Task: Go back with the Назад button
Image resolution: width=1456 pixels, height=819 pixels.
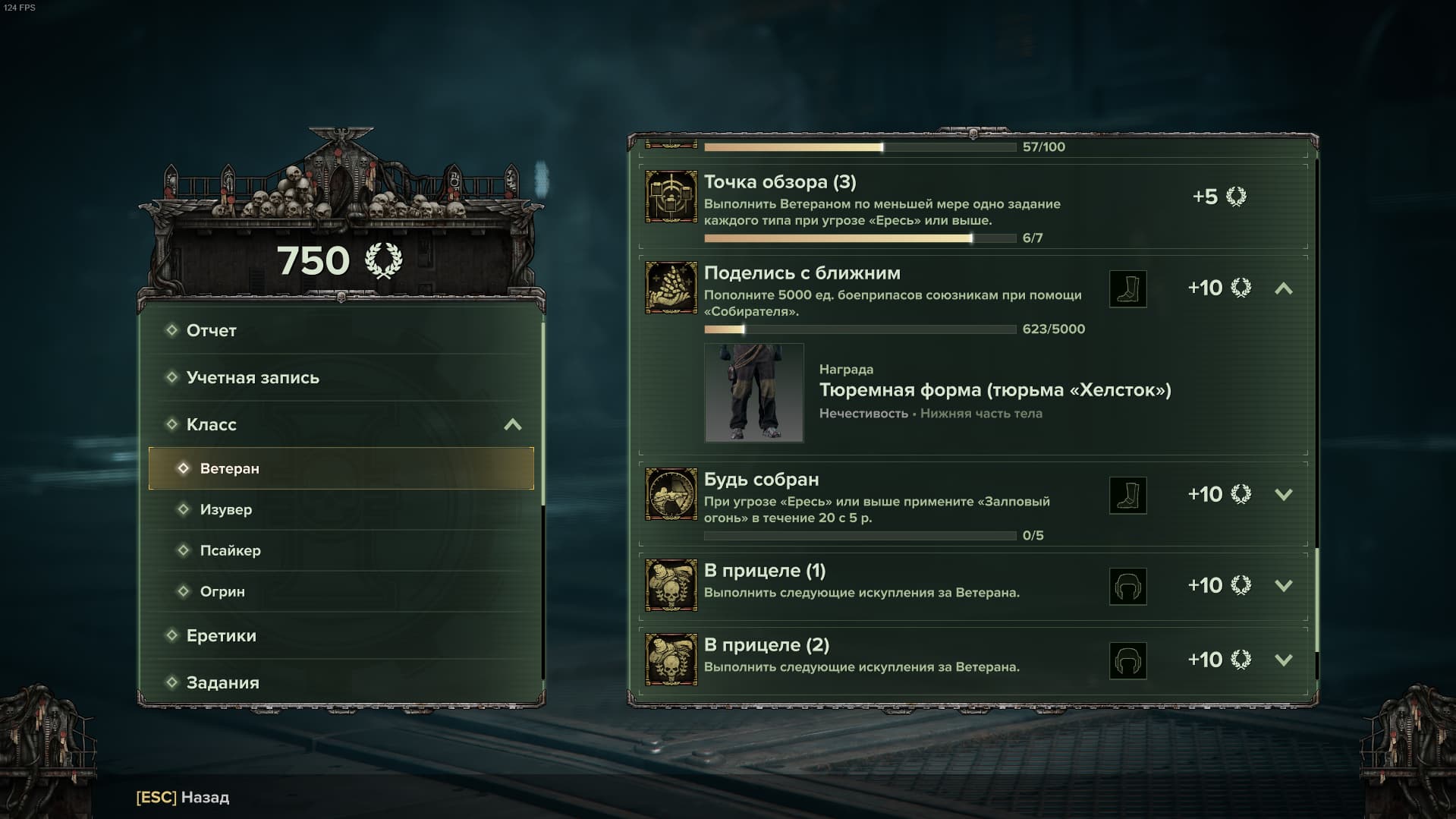Action: 183,797
